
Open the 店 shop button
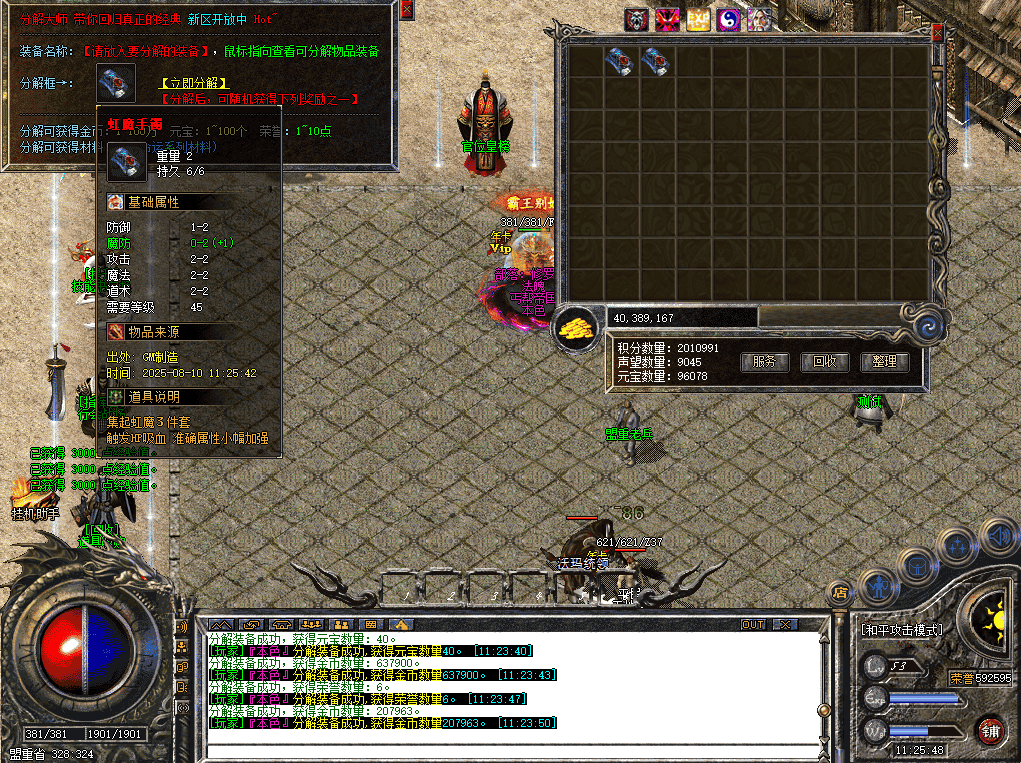pyautogui.click(x=840, y=592)
